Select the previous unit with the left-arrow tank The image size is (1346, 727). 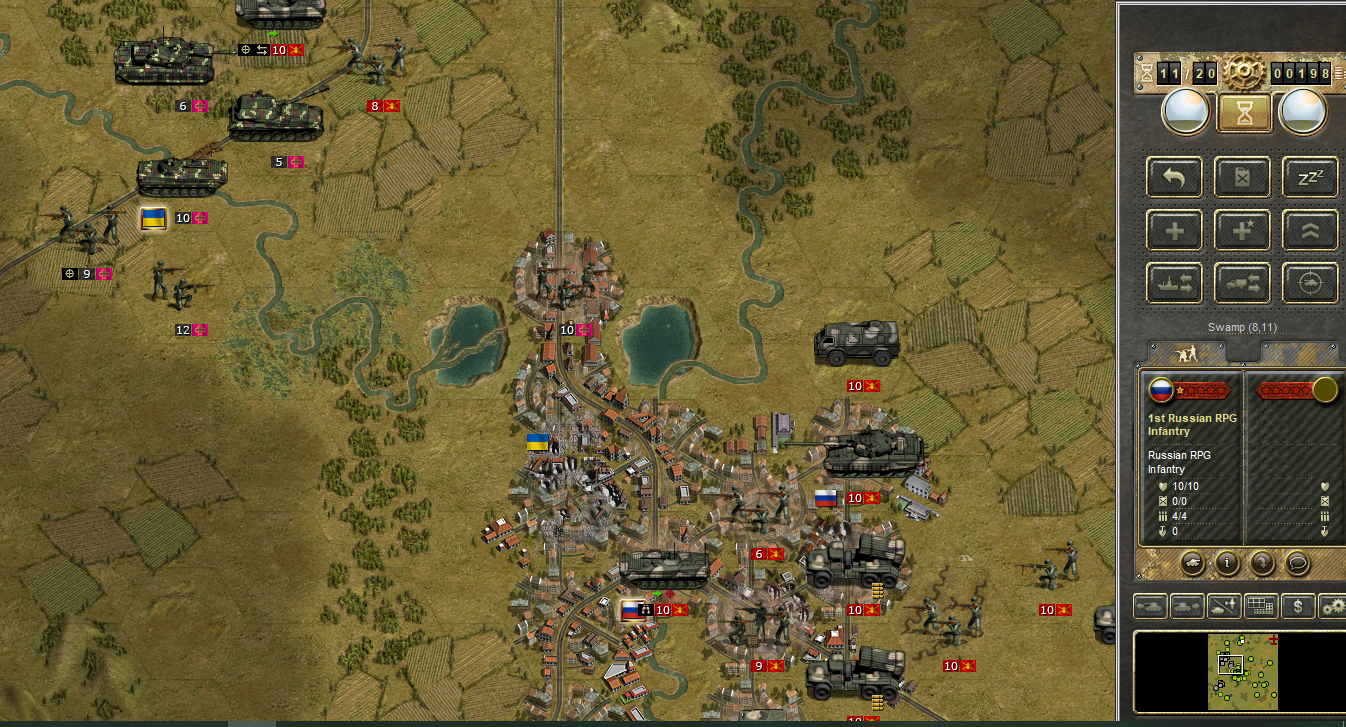(1148, 605)
